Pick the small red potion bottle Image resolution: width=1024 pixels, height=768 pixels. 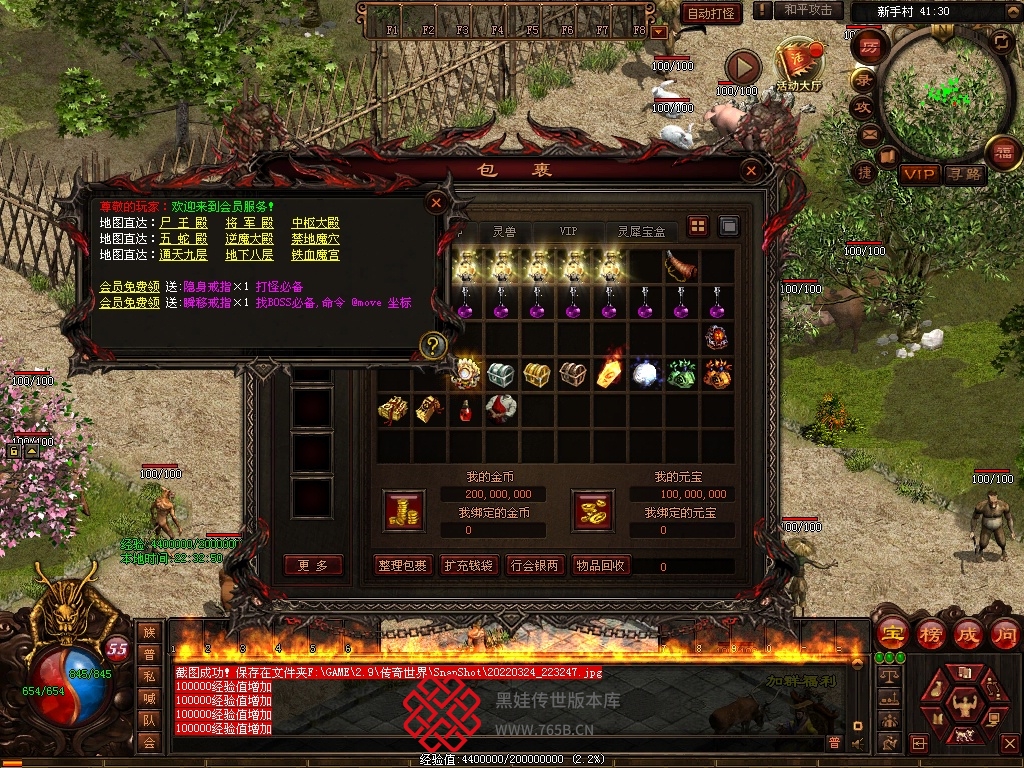[464, 409]
